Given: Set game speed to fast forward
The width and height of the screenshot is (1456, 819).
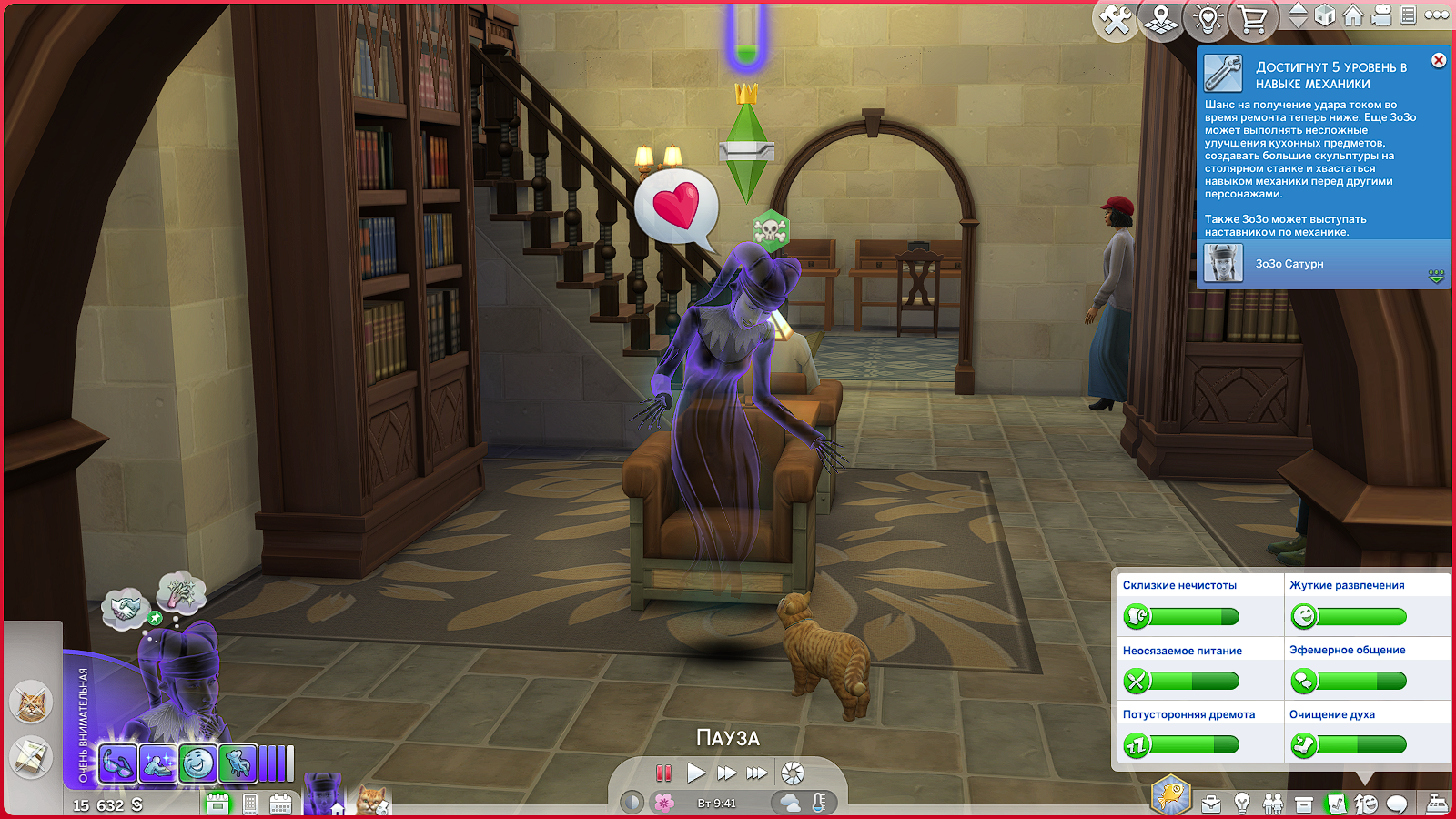Looking at the screenshot, I should coord(726,773).
